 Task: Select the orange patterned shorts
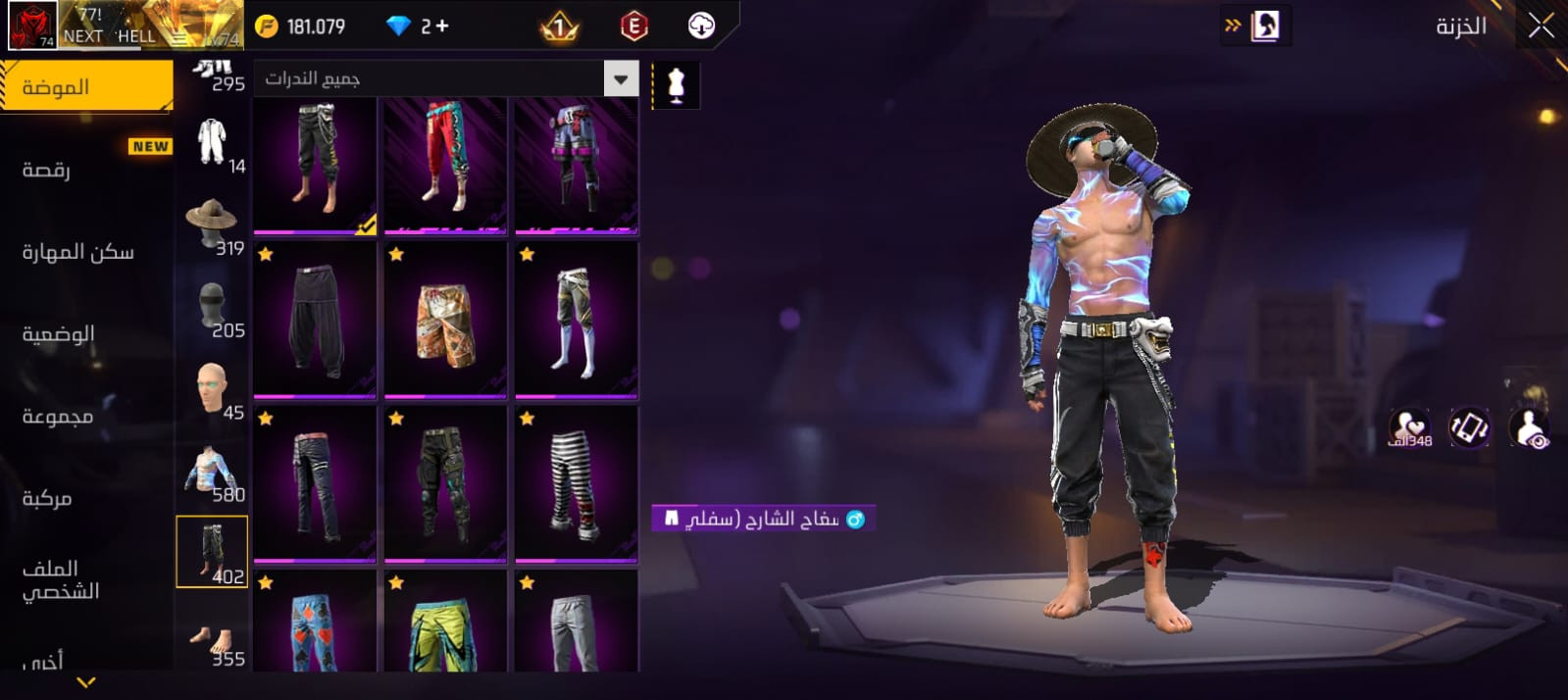pyautogui.click(x=445, y=321)
